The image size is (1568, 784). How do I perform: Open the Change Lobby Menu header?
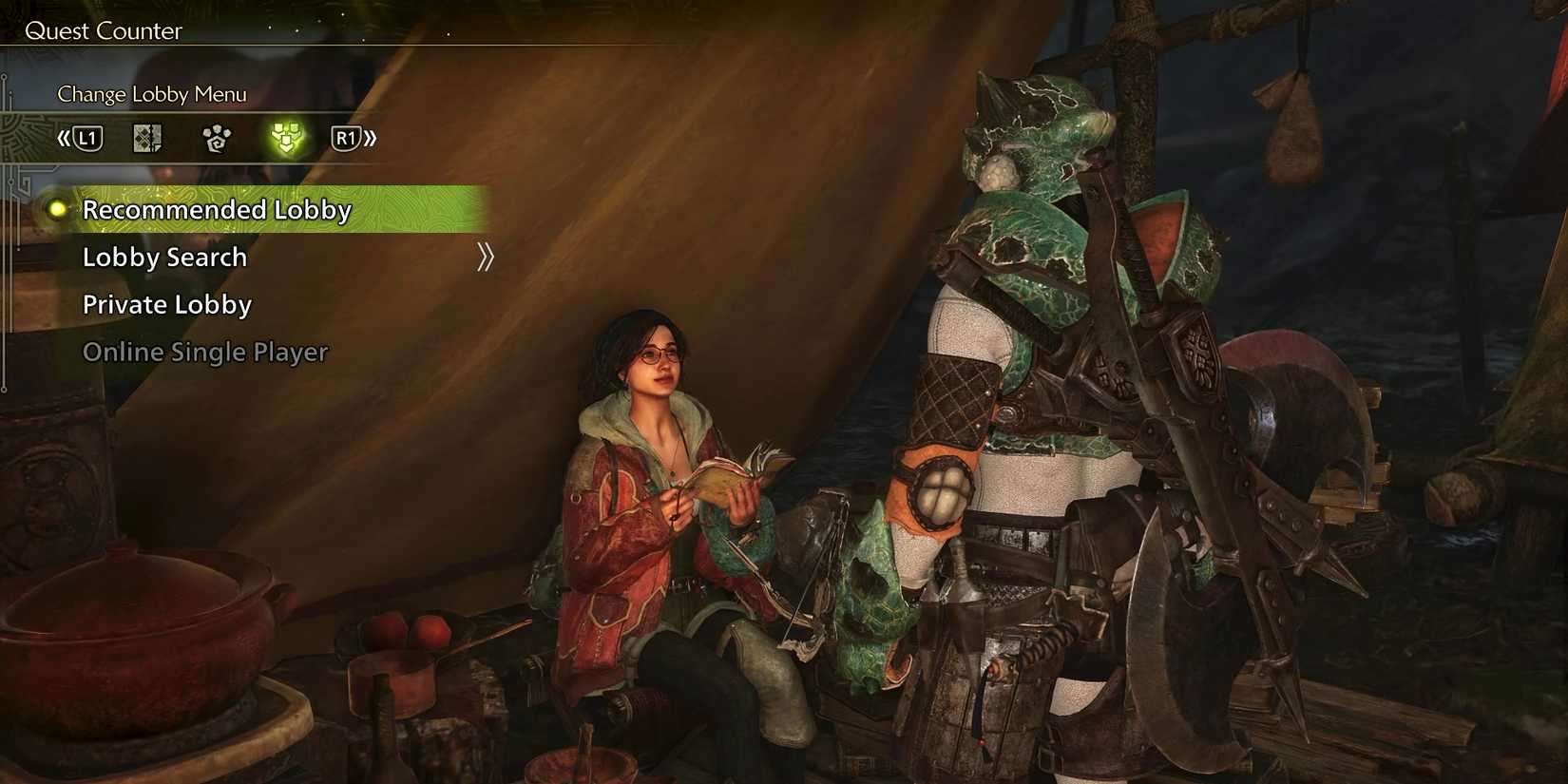[151, 94]
